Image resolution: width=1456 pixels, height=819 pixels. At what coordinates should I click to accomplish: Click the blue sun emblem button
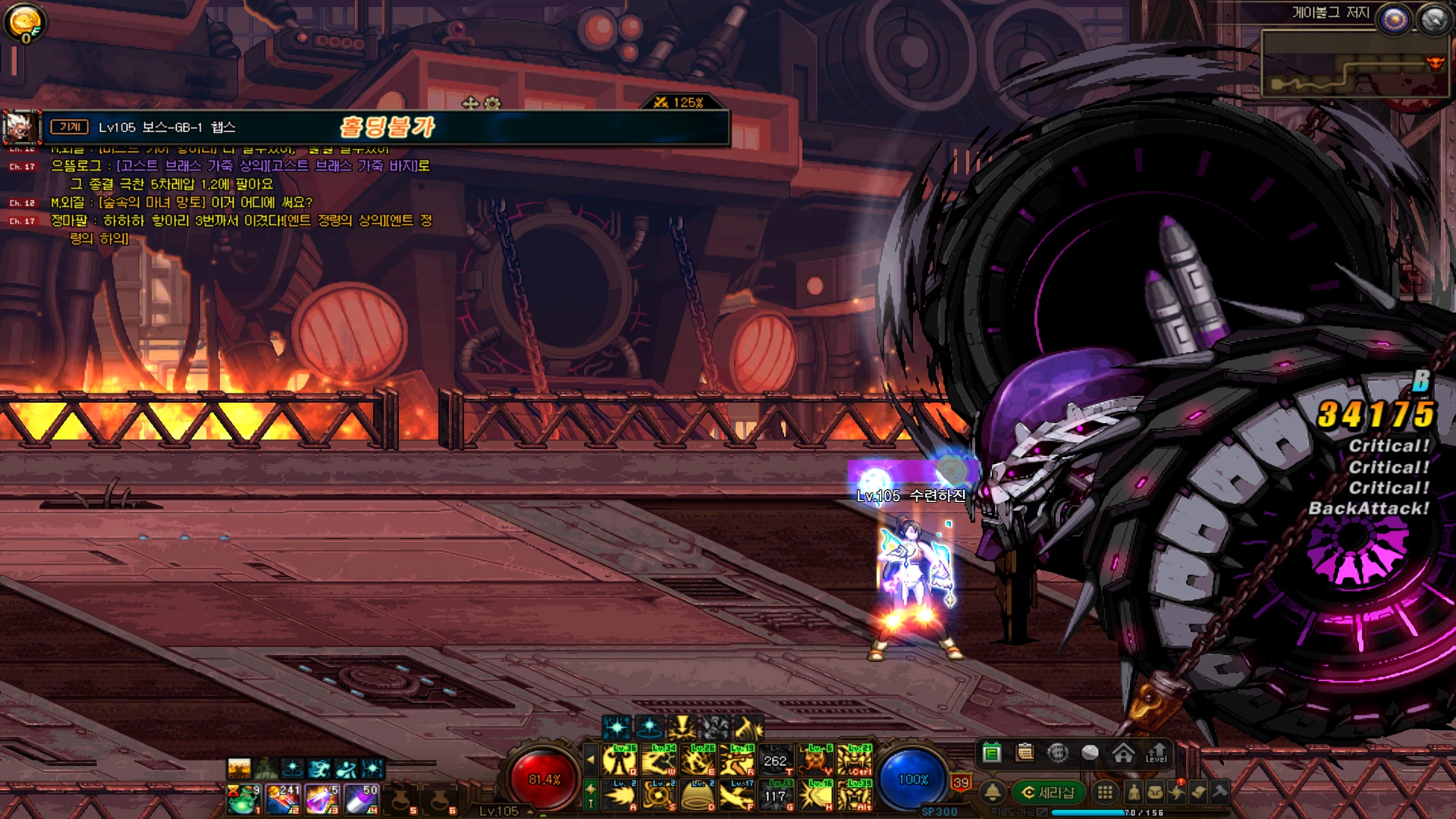[x=1394, y=20]
